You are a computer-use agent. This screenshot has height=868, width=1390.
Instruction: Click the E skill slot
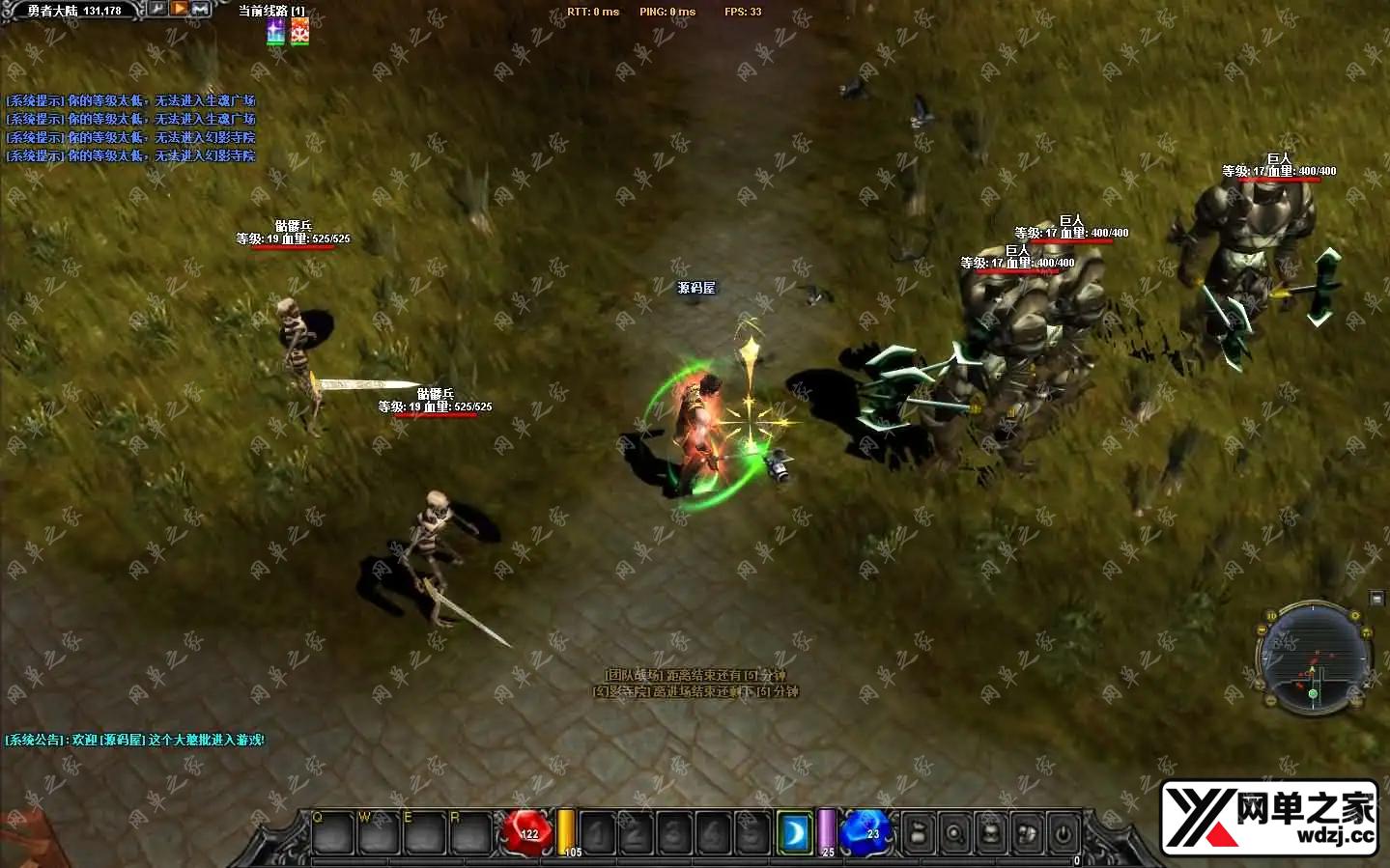coord(424,832)
